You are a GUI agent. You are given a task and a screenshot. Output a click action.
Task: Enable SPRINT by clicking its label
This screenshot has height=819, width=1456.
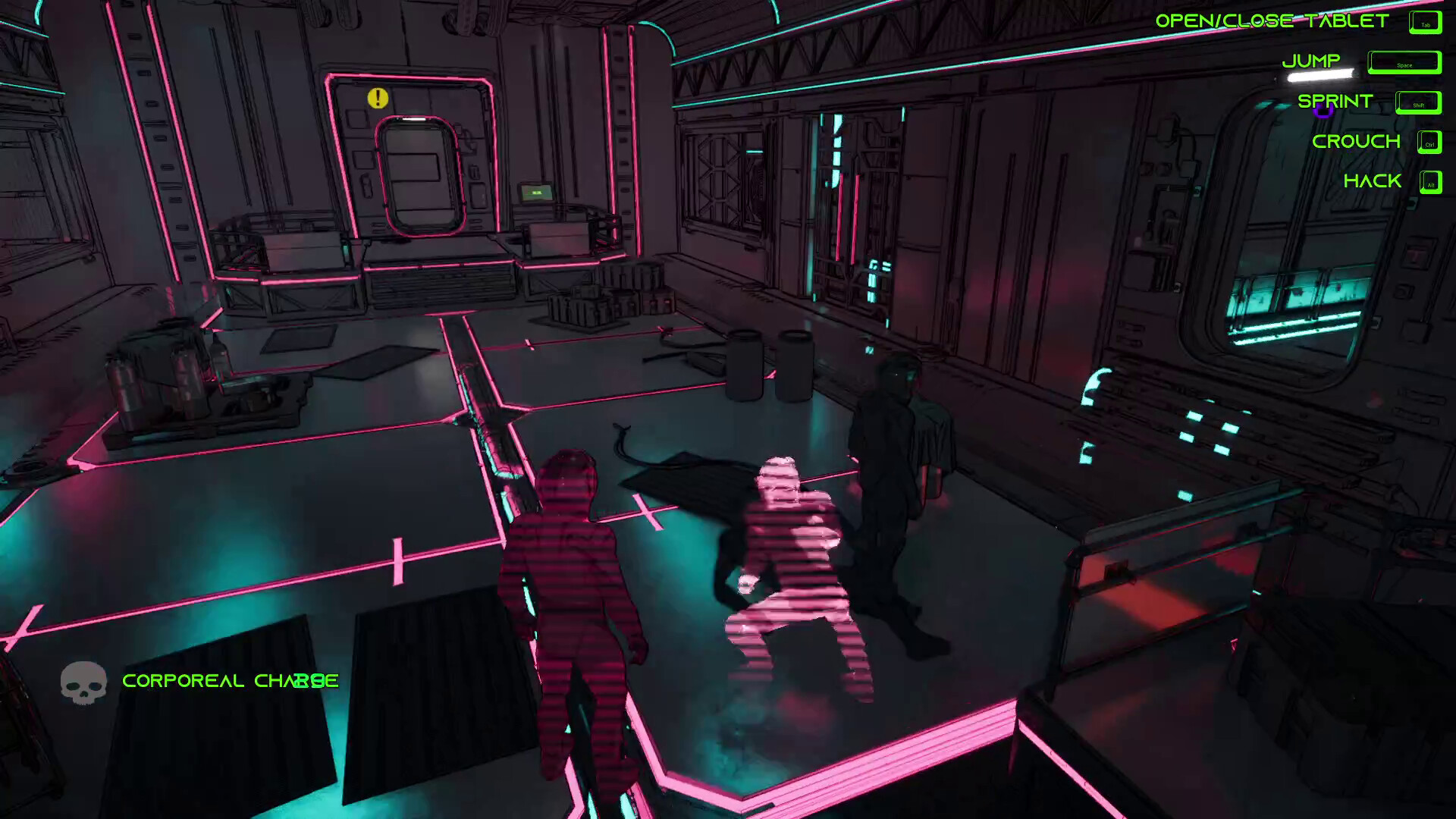(x=1335, y=100)
